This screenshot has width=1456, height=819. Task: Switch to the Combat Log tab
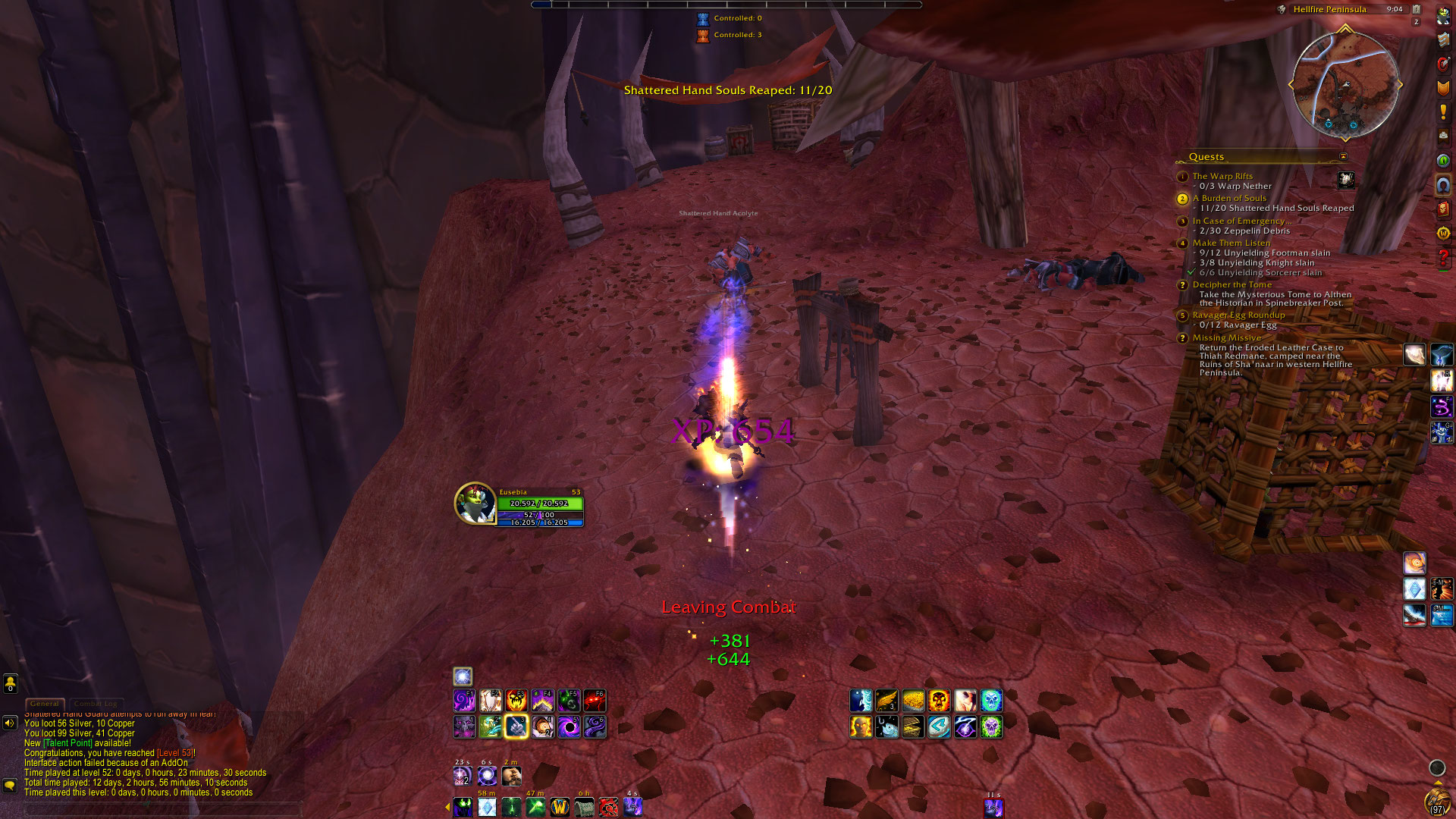(96, 704)
